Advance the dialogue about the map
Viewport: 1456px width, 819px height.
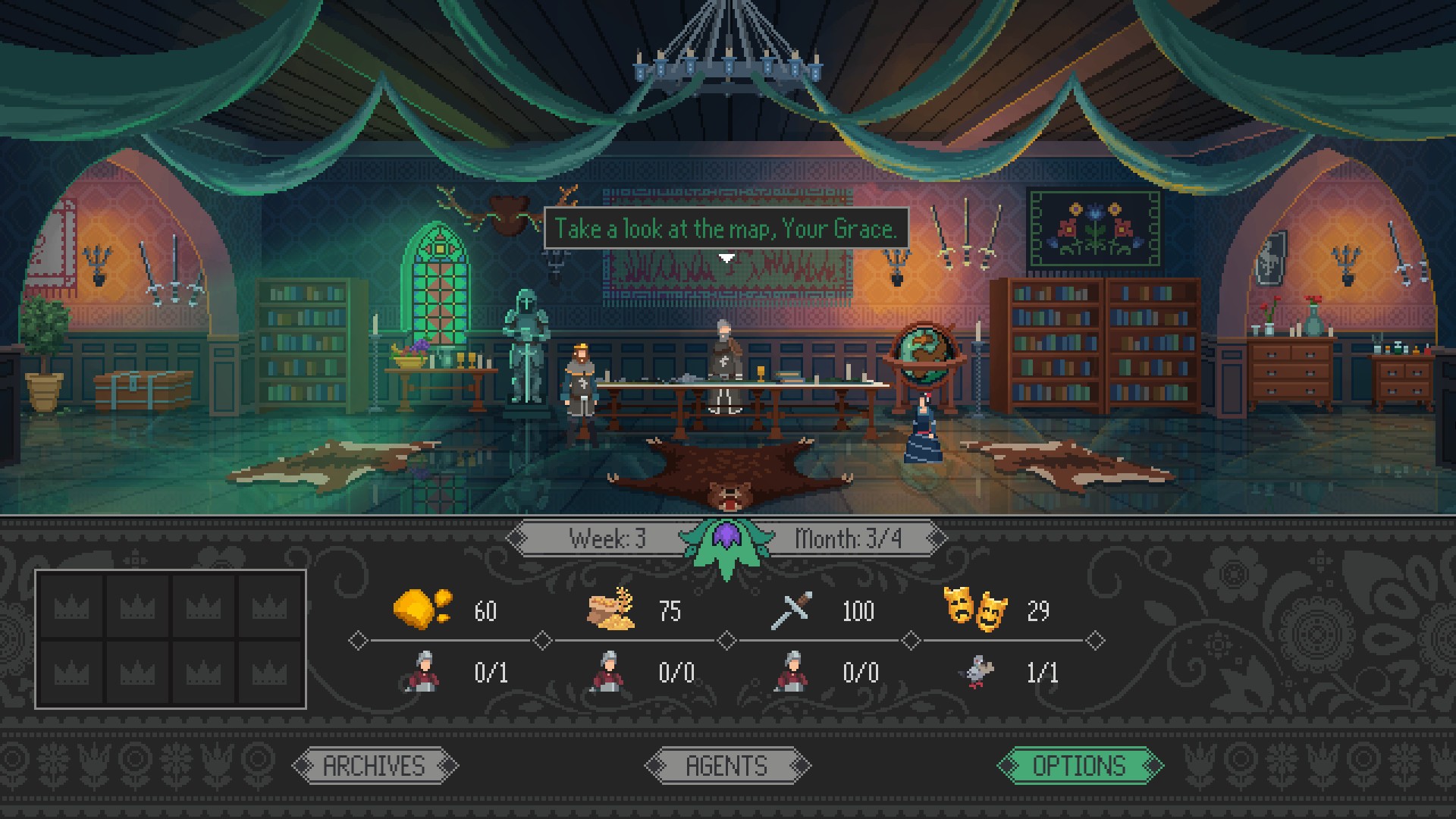pos(726,225)
